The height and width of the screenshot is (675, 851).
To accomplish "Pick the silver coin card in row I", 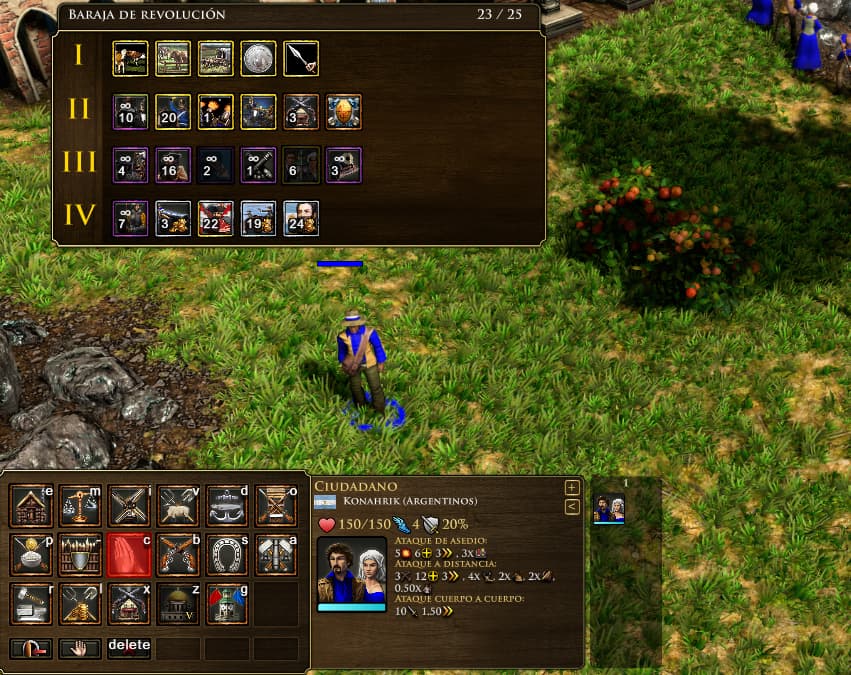I will 259,58.
